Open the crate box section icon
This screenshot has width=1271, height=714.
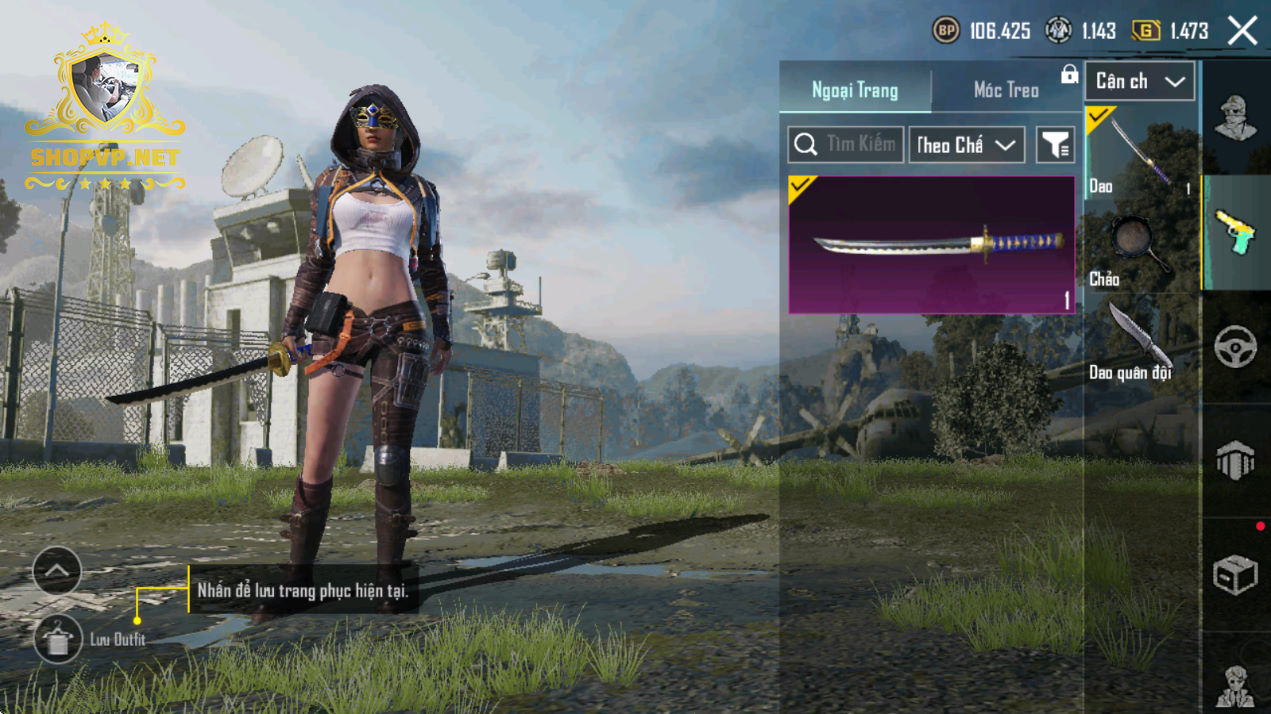pyautogui.click(x=1235, y=575)
